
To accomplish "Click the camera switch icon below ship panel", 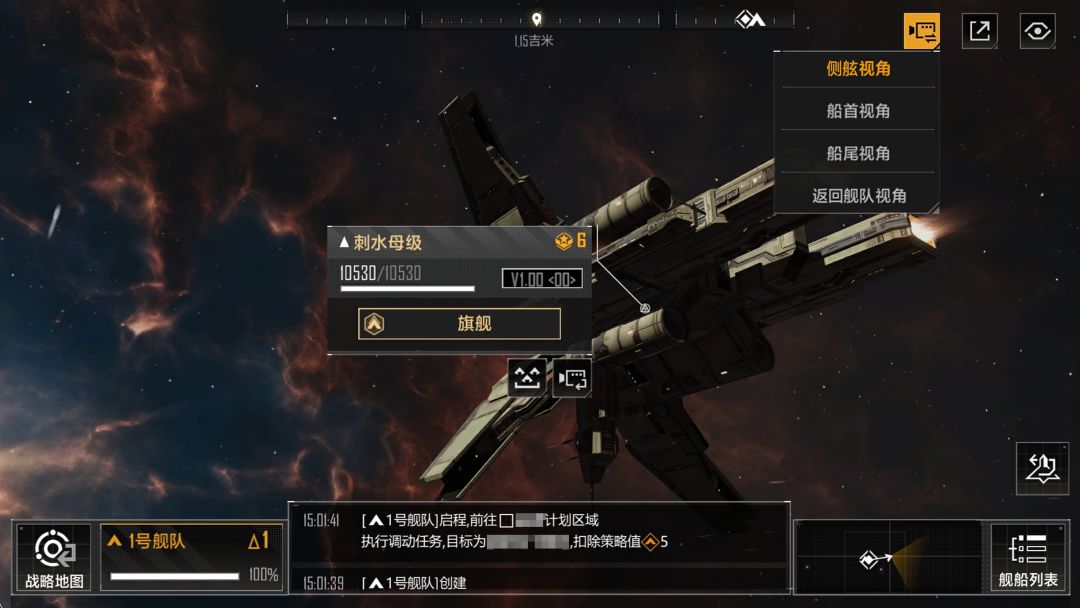I will point(572,378).
